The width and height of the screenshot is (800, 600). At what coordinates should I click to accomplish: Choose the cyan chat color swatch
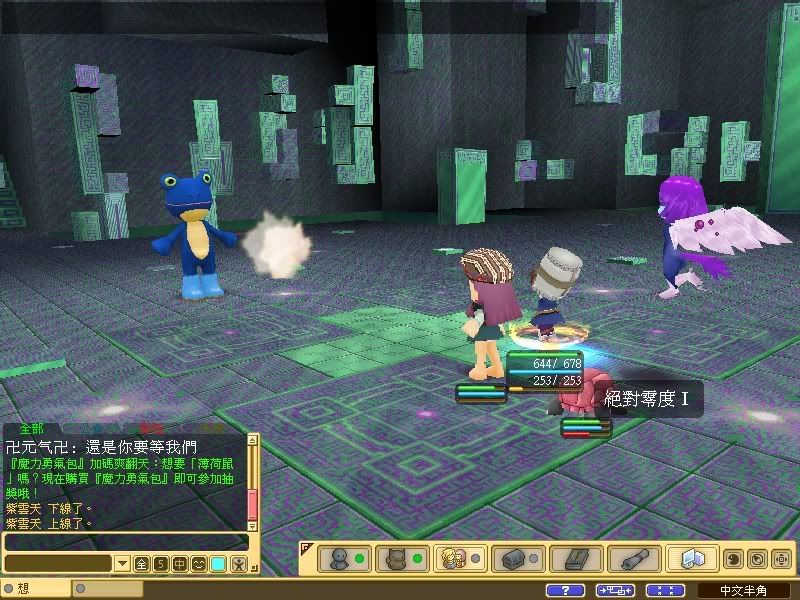[x=218, y=564]
